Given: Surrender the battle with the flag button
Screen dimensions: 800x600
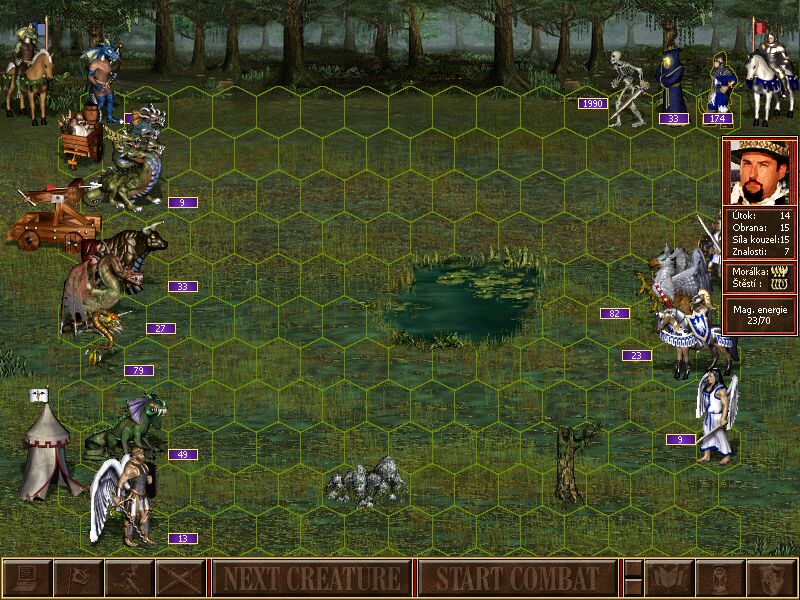Looking at the screenshot, I should click(x=78, y=578).
